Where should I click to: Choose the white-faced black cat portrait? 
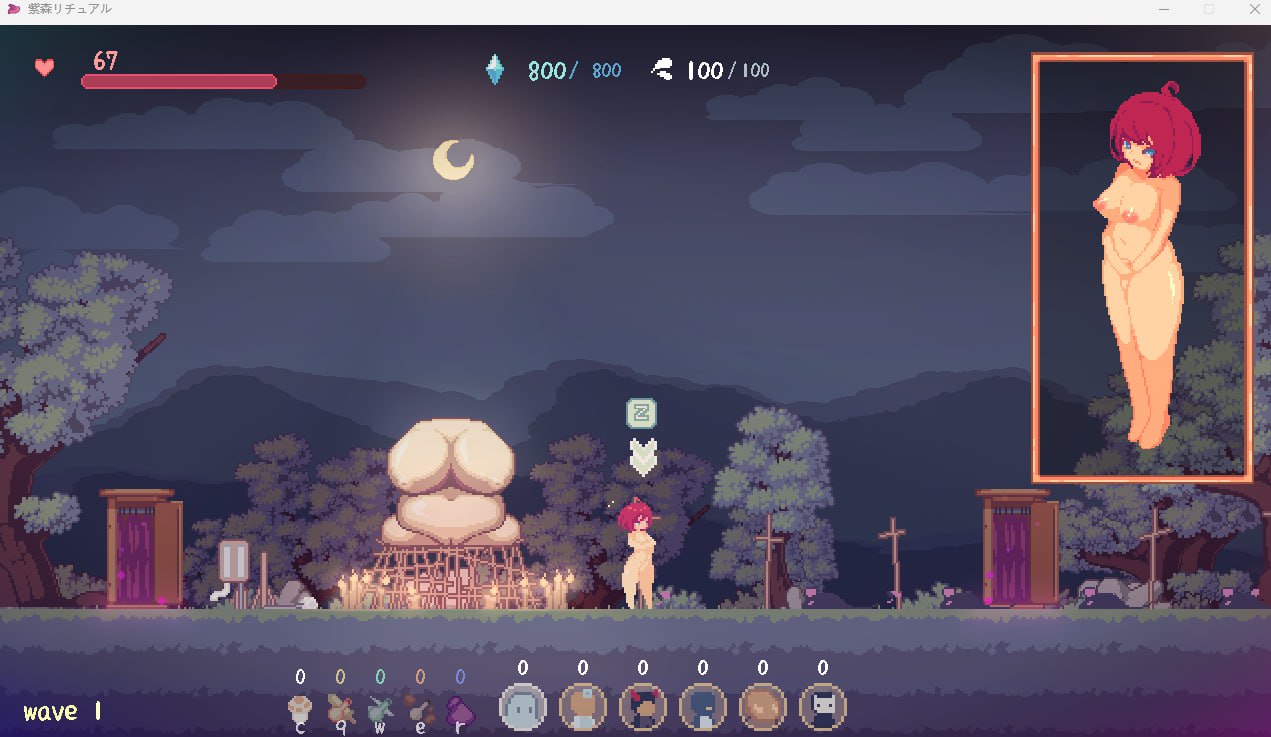click(x=823, y=708)
